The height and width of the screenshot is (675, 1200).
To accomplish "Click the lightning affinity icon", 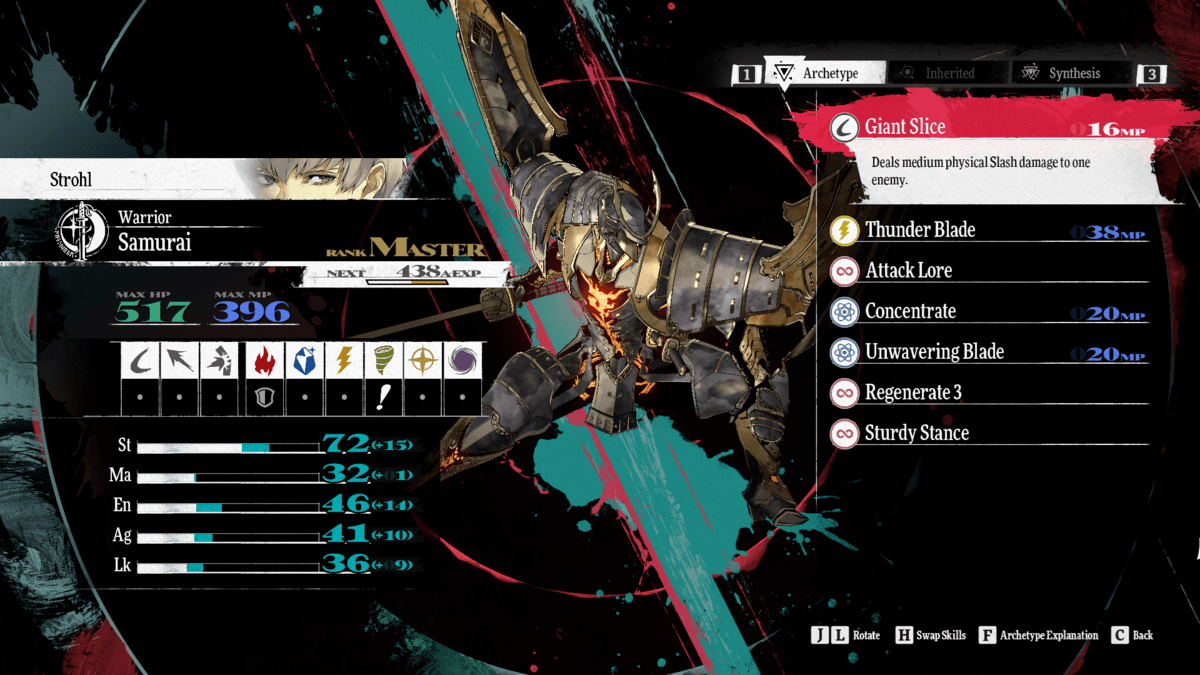I will tap(342, 361).
